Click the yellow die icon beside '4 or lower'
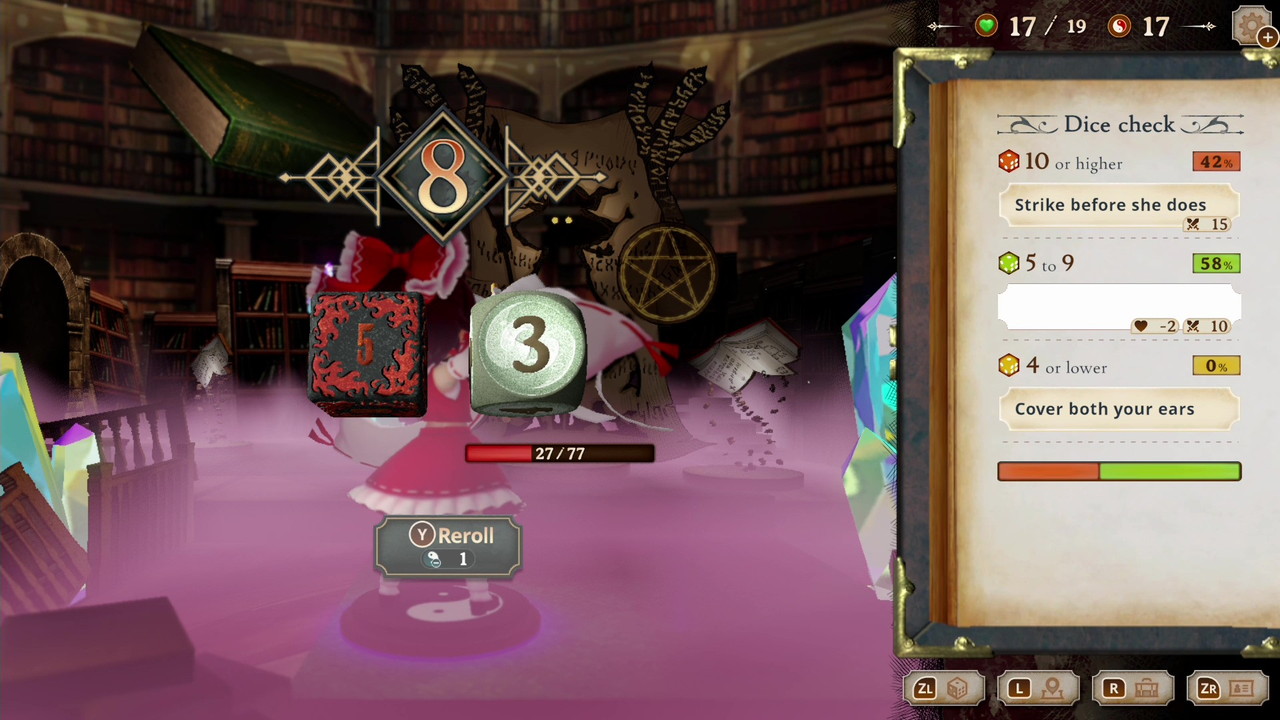 pyautogui.click(x=1009, y=366)
